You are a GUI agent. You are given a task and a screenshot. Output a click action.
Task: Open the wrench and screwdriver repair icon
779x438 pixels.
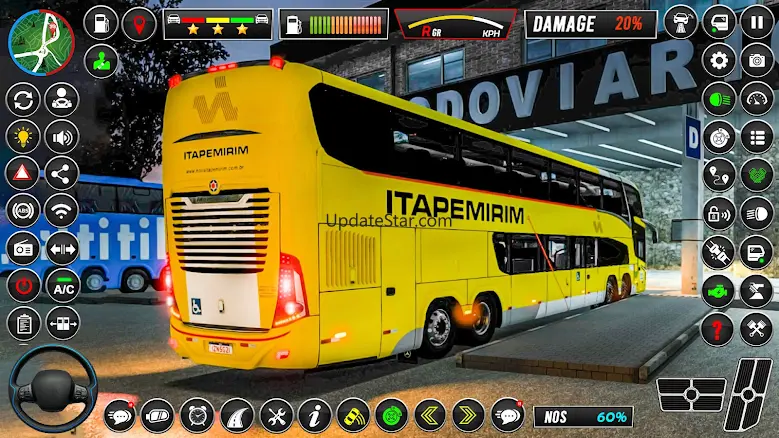click(x=277, y=414)
